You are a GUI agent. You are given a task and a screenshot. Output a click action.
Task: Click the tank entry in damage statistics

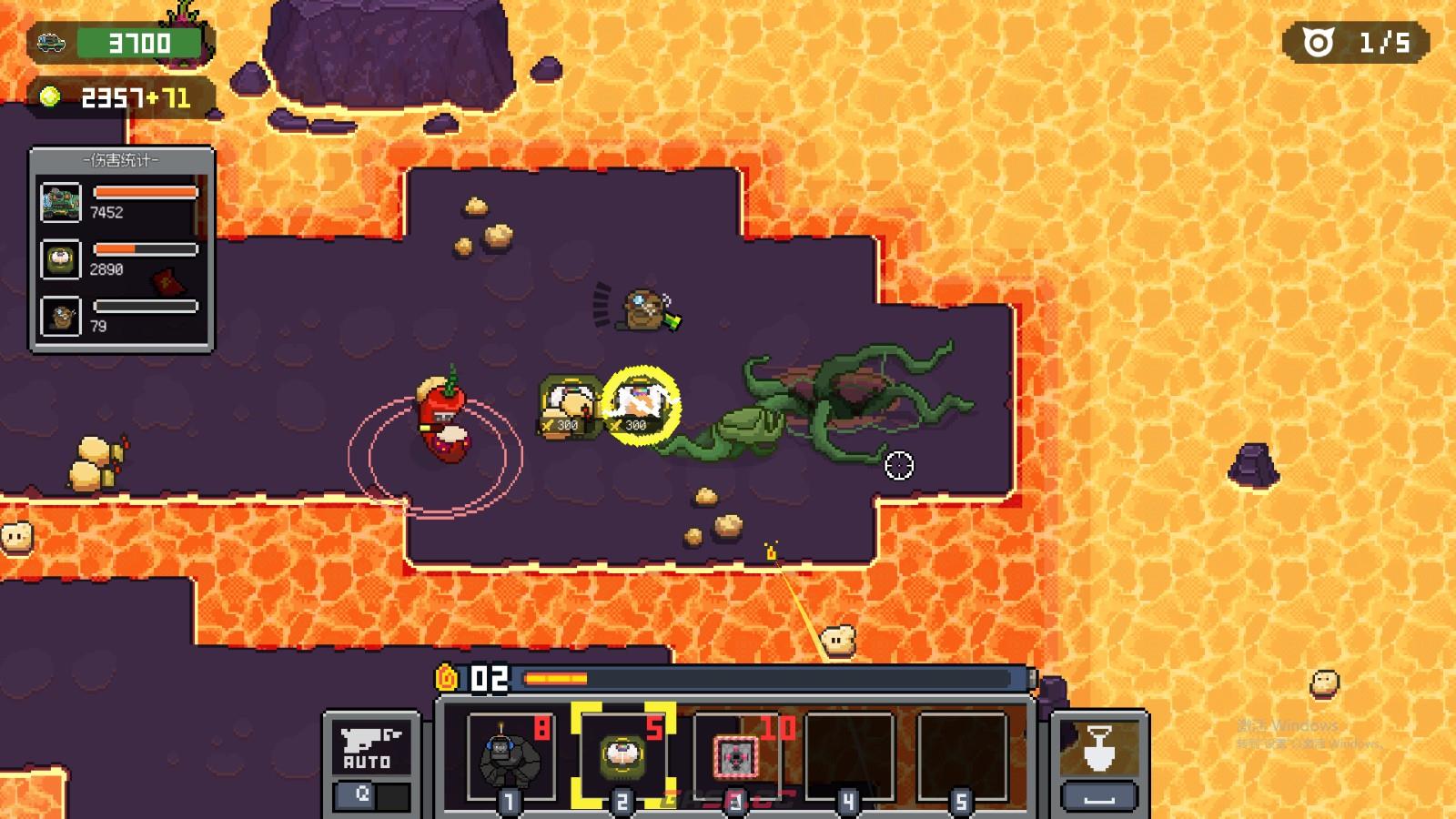[61, 202]
